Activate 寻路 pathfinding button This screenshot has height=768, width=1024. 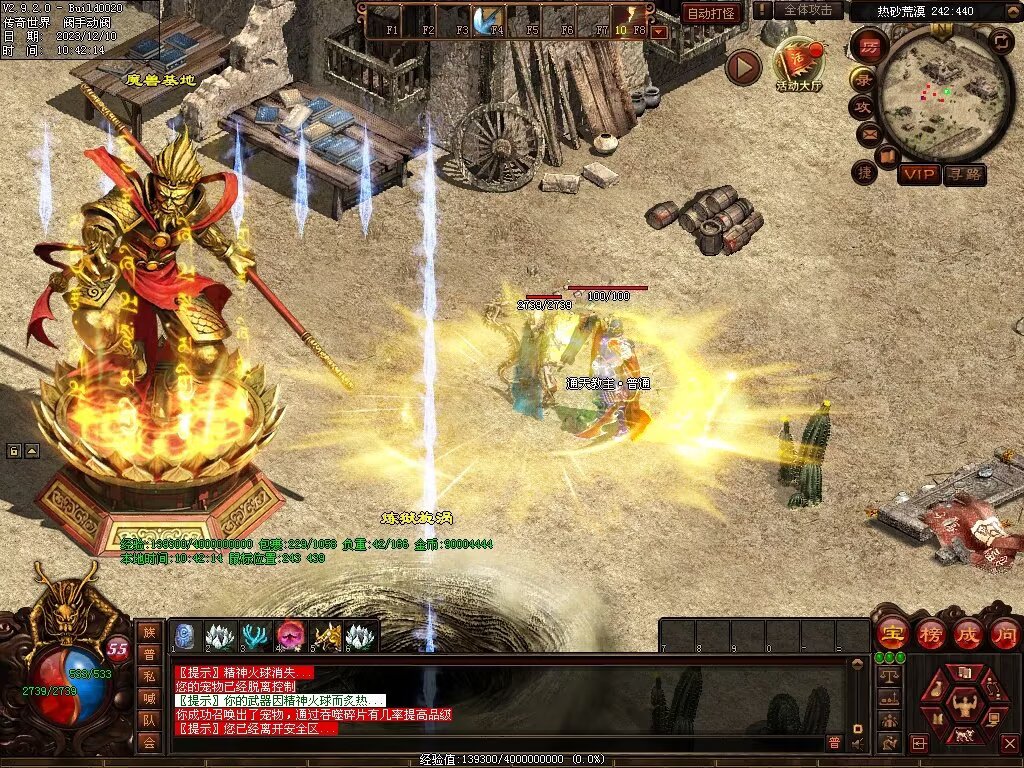[x=965, y=174]
